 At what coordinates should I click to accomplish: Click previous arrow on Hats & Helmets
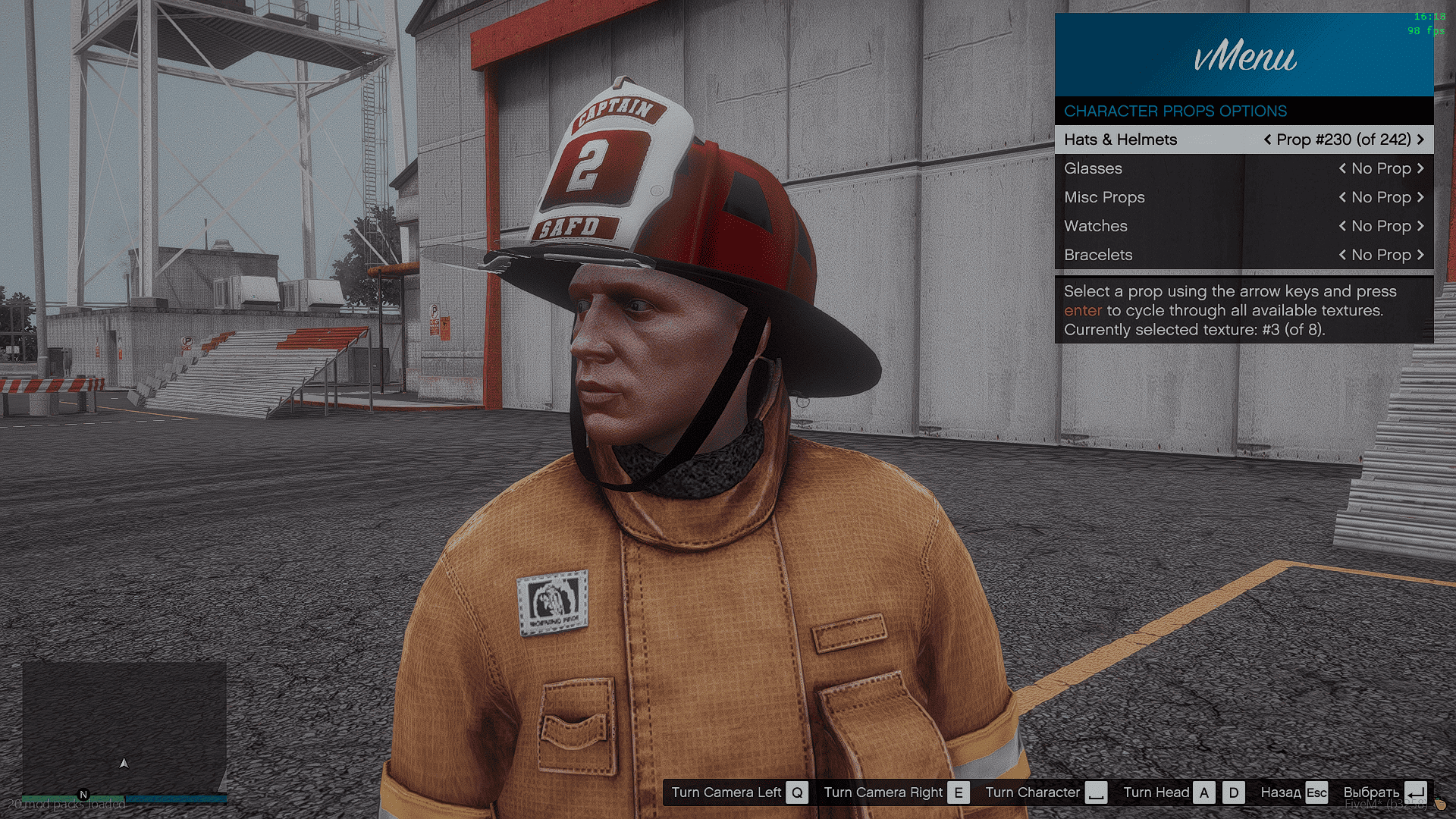pos(1267,140)
